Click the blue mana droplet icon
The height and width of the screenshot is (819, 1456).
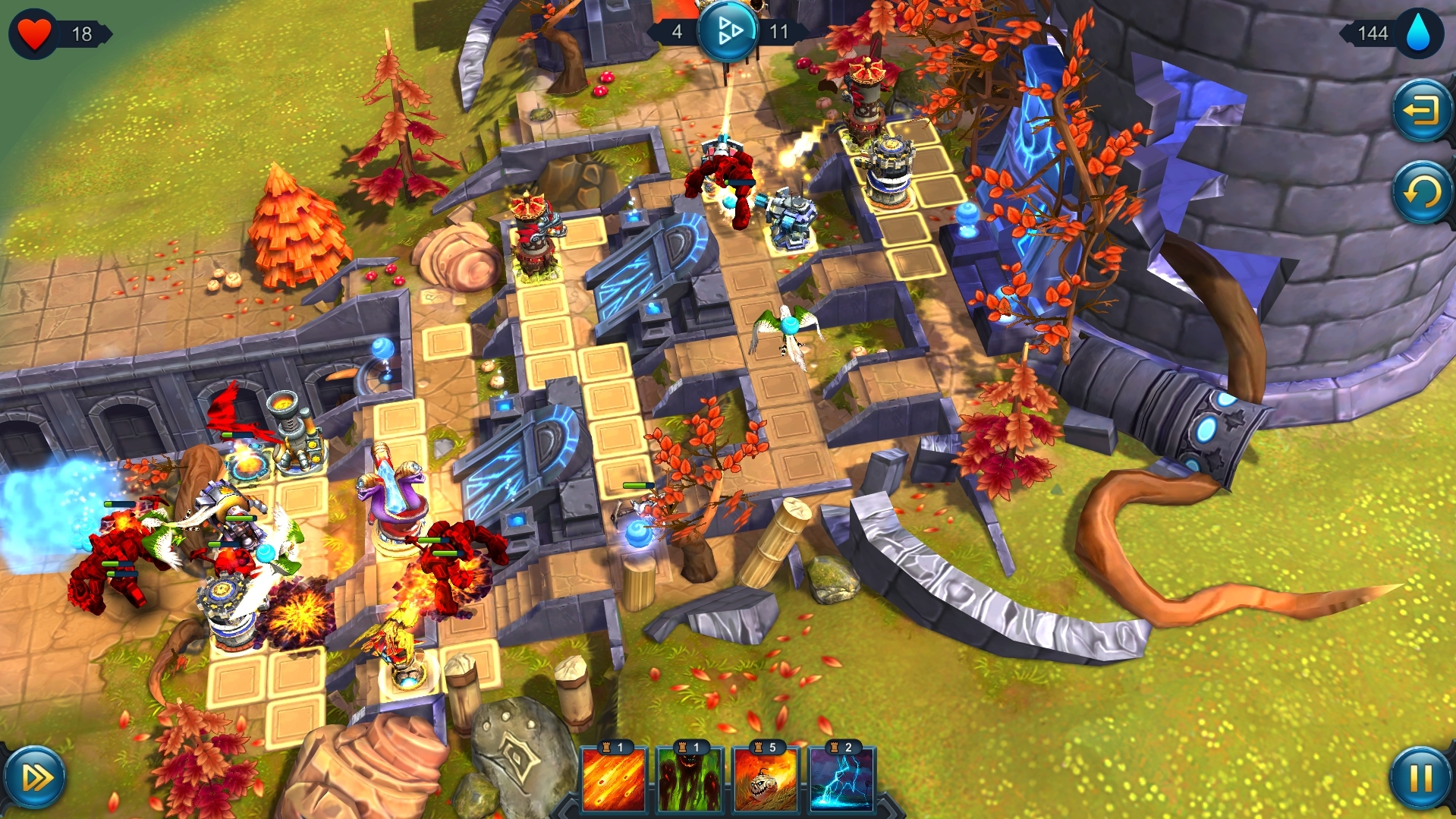point(1420,33)
